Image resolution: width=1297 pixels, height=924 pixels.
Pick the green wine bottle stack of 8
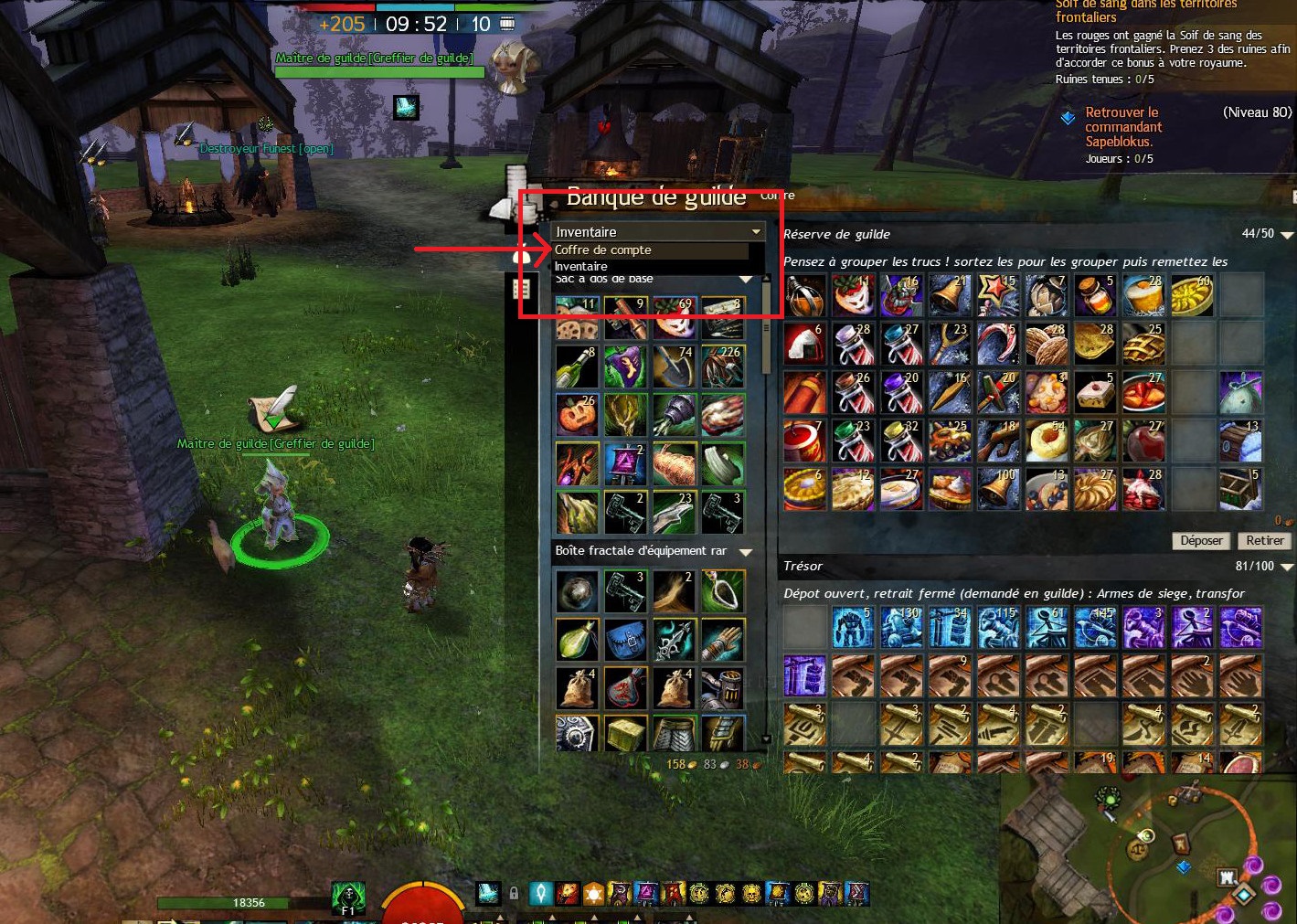coord(577,366)
